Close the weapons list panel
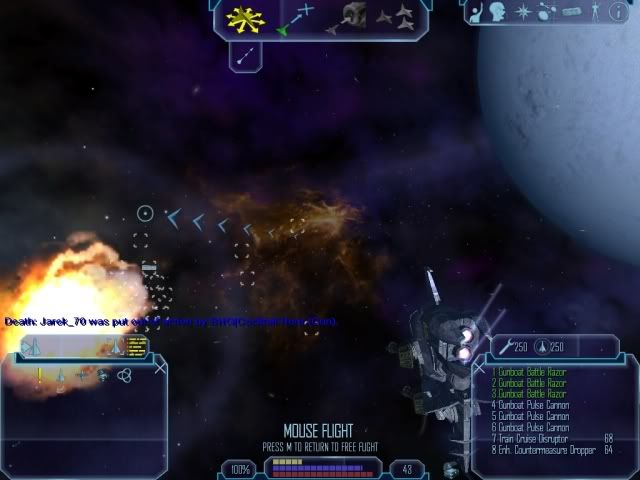This screenshot has width=640, height=480. point(479,368)
